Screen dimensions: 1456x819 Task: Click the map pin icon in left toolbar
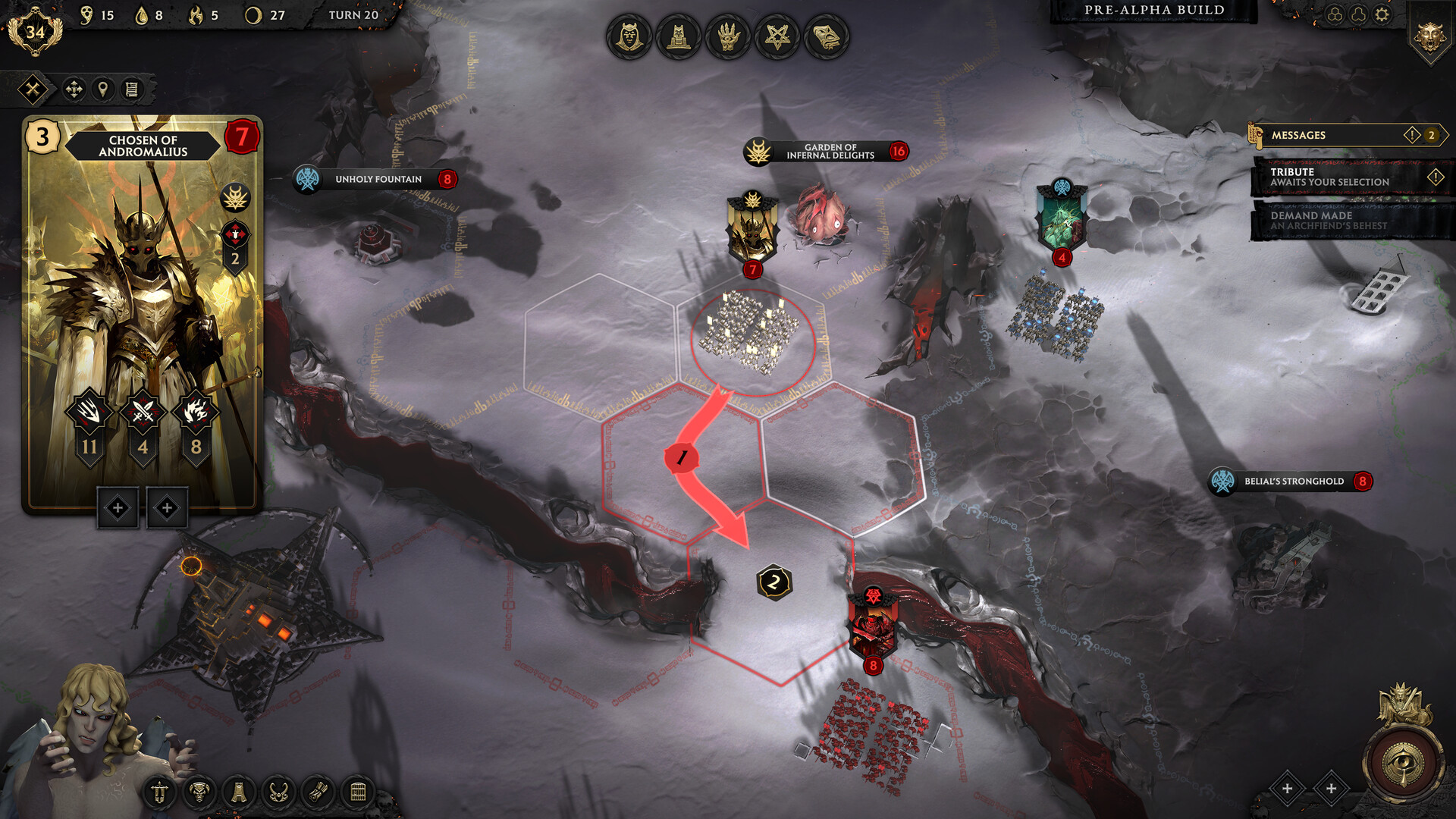point(104,89)
